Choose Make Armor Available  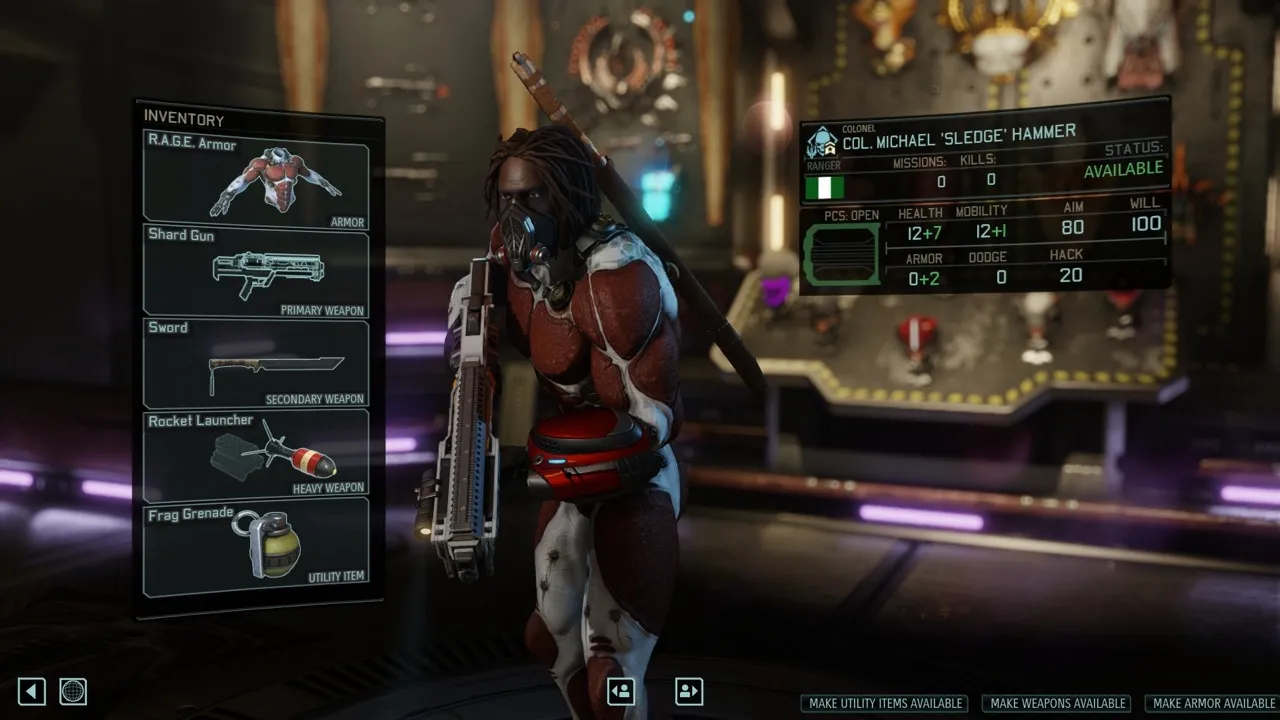[1213, 704]
